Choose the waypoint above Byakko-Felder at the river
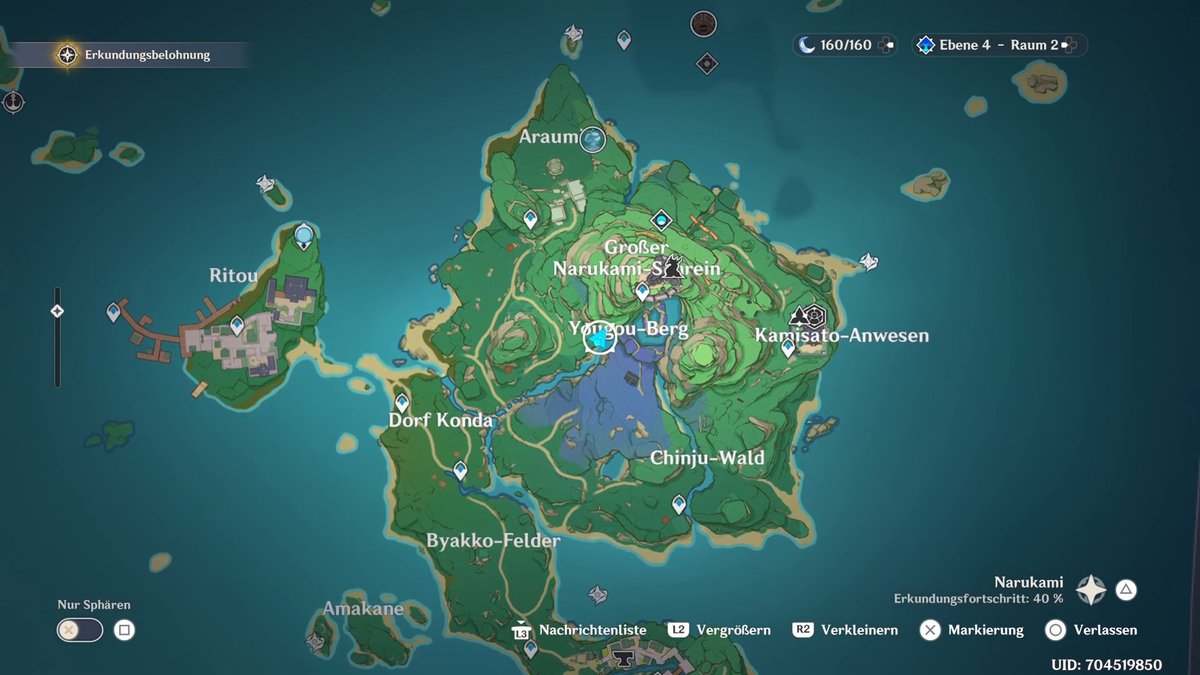 (x=460, y=469)
